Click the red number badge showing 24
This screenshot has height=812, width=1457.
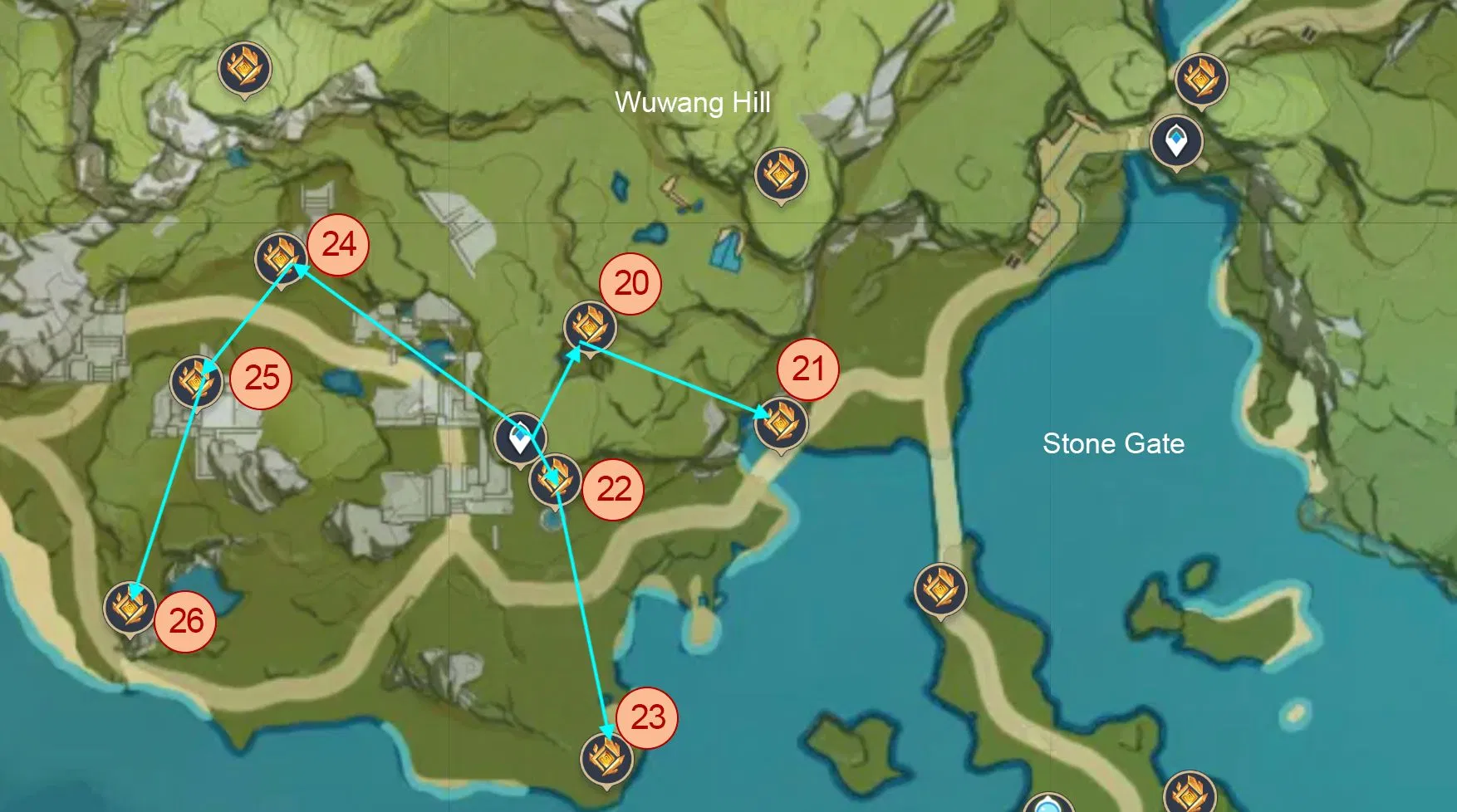pyautogui.click(x=339, y=245)
